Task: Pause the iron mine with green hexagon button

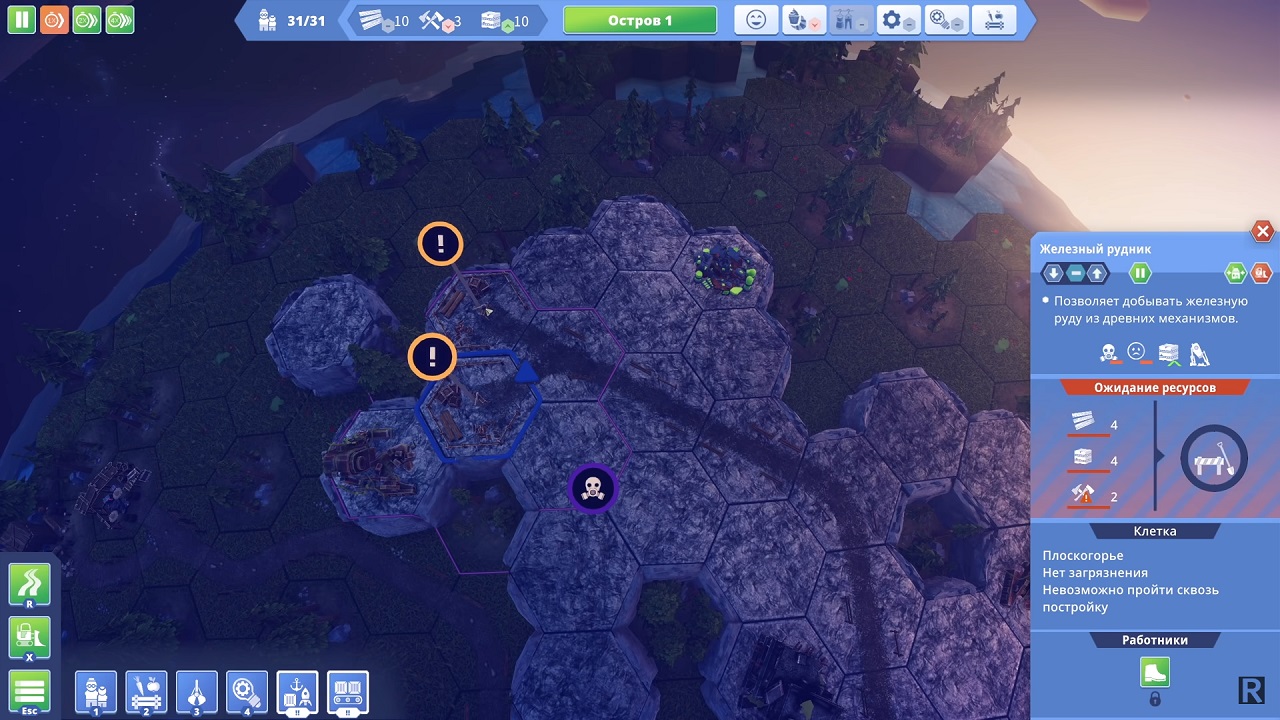Action: coord(1140,272)
